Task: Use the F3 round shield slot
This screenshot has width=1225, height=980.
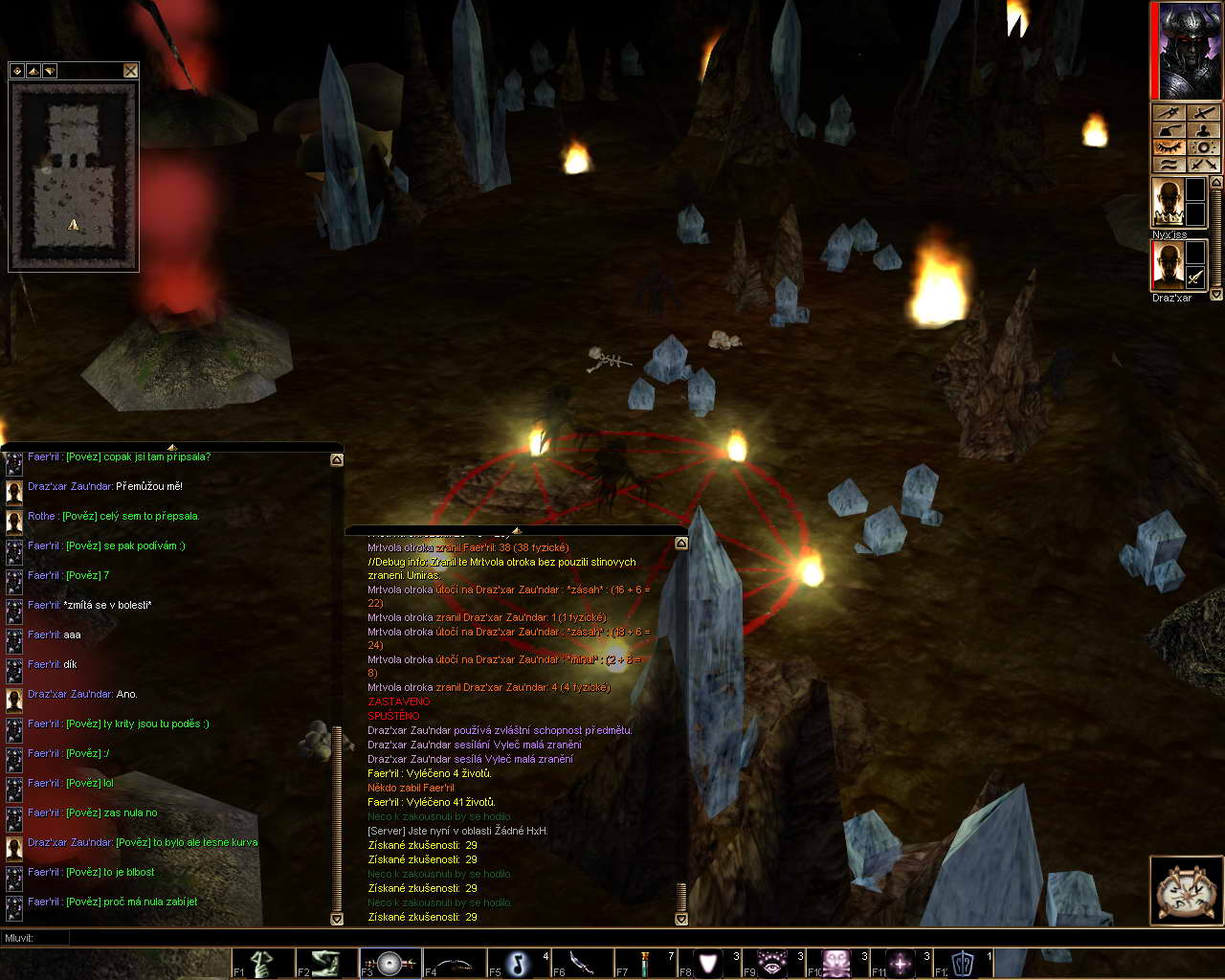Action: coord(390,963)
